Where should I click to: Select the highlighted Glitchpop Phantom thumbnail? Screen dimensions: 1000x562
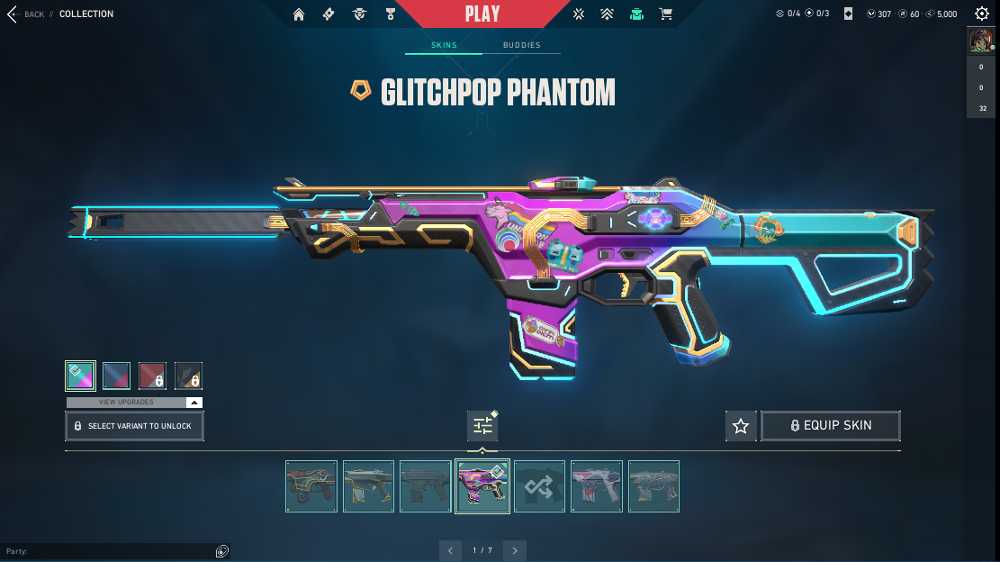pyautogui.click(x=482, y=486)
